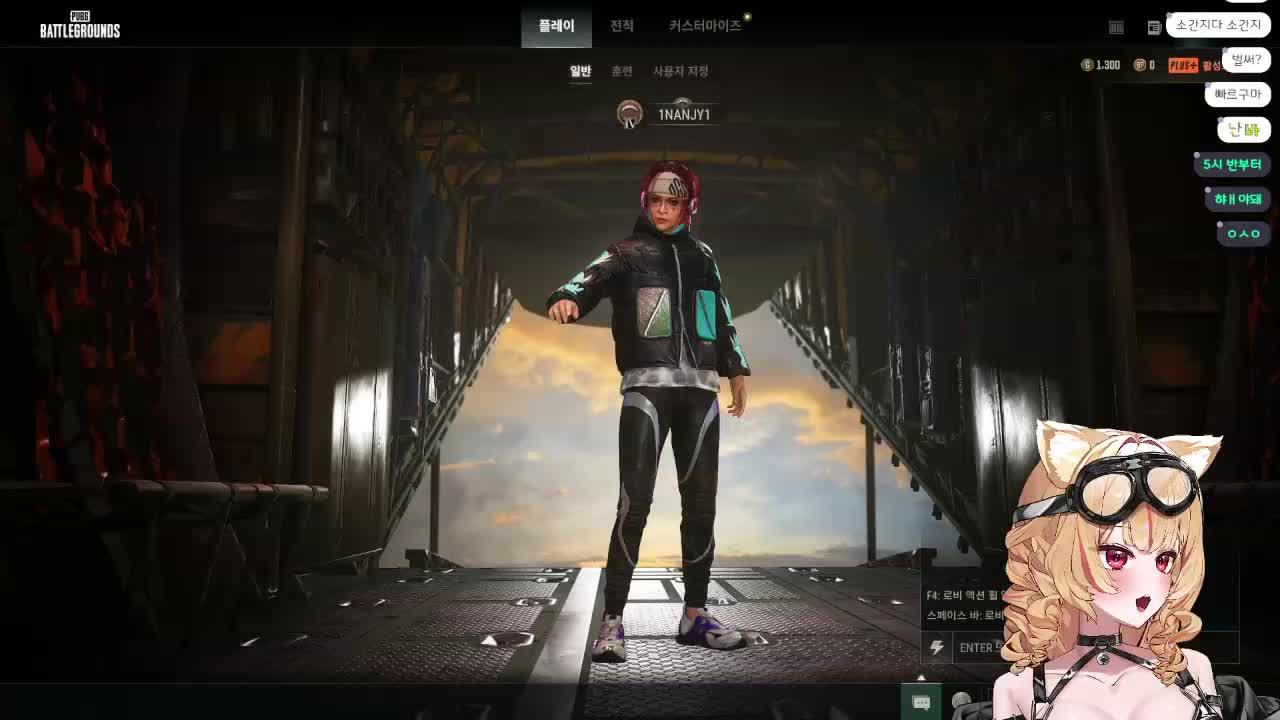Switch from 일반 to another mode selector
This screenshot has width=1280, height=720.
(x=580, y=71)
